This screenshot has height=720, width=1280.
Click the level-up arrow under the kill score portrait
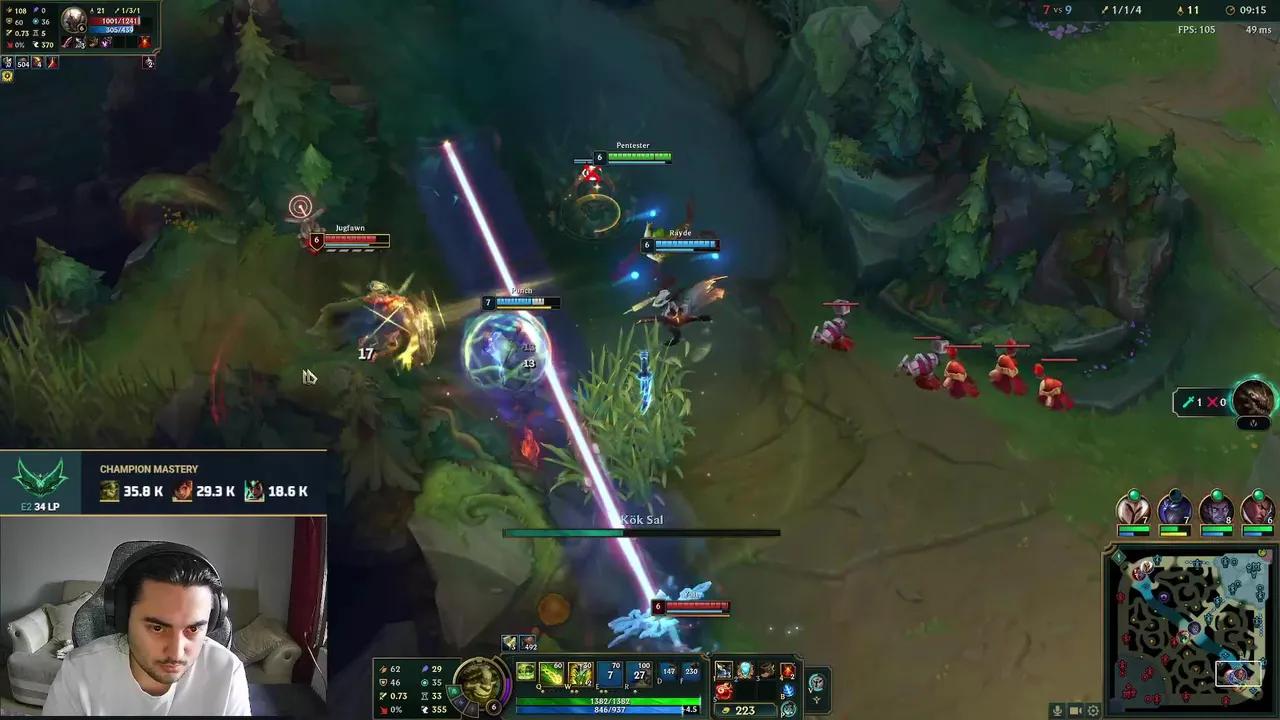pos(1253,423)
